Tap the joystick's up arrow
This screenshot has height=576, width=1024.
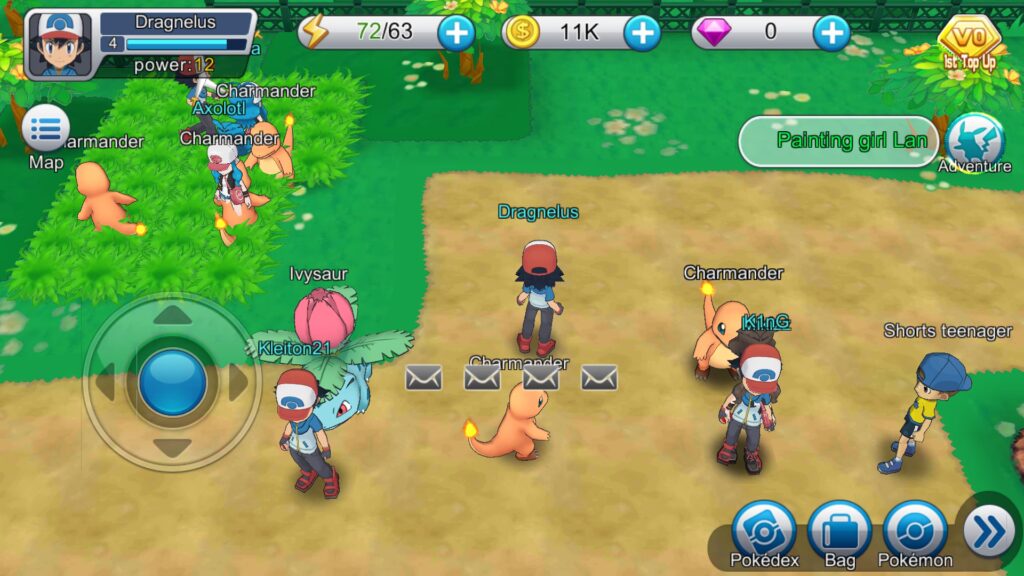(173, 316)
